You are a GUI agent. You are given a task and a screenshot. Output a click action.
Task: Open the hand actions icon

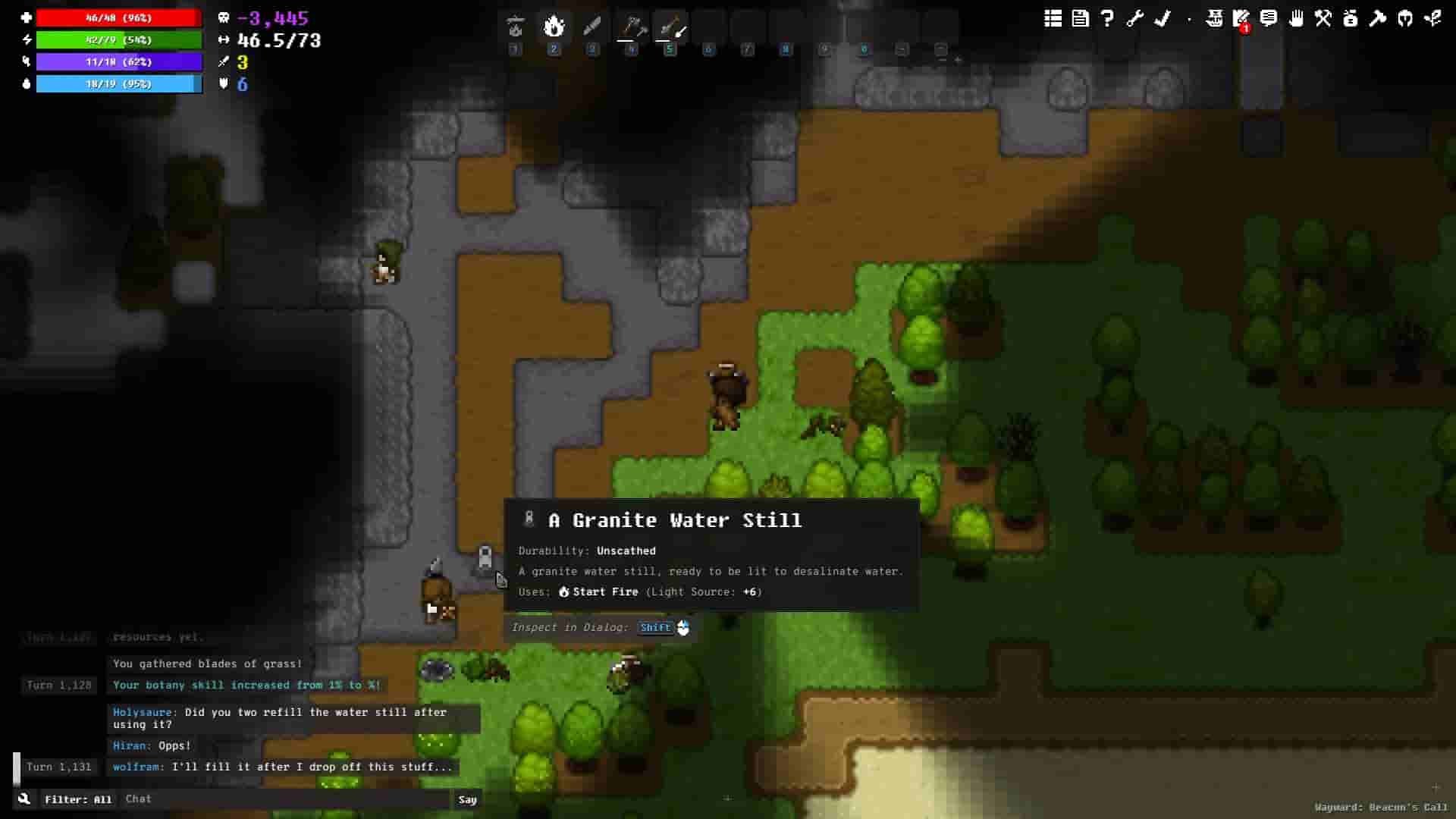pyautogui.click(x=1296, y=19)
